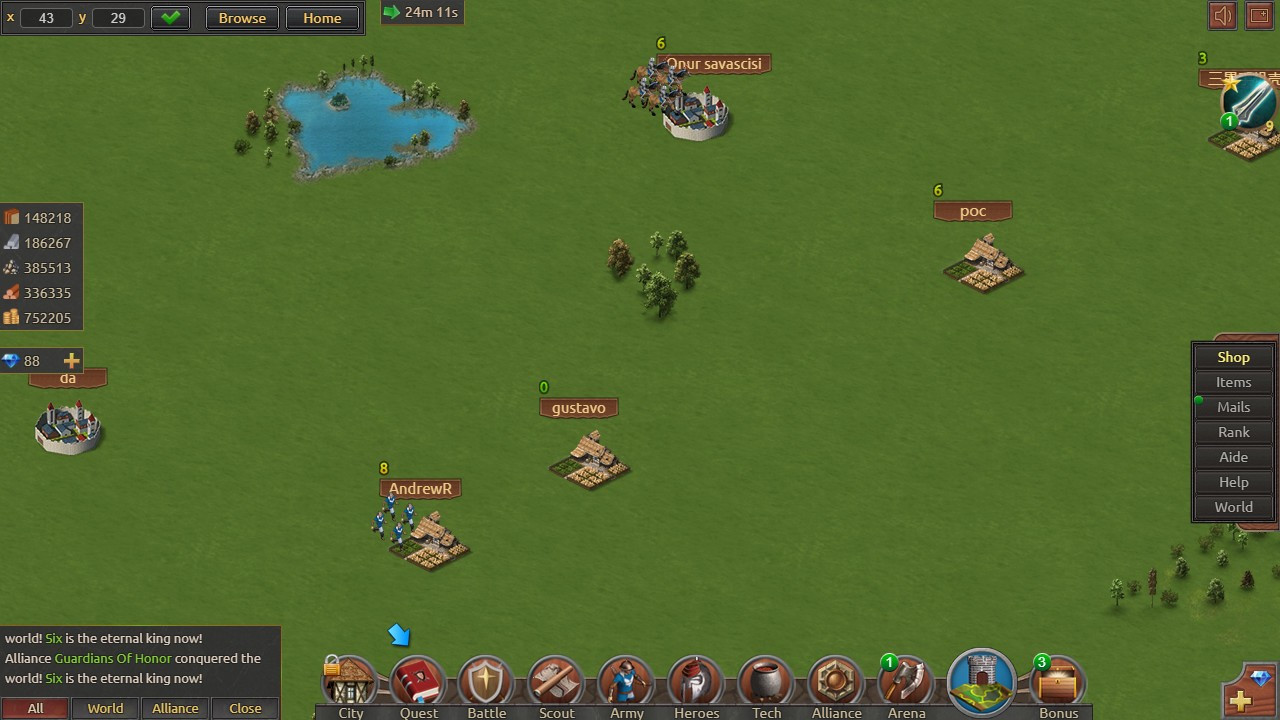The image size is (1280, 720).
Task: Open the Items menu entry
Action: [1233, 382]
